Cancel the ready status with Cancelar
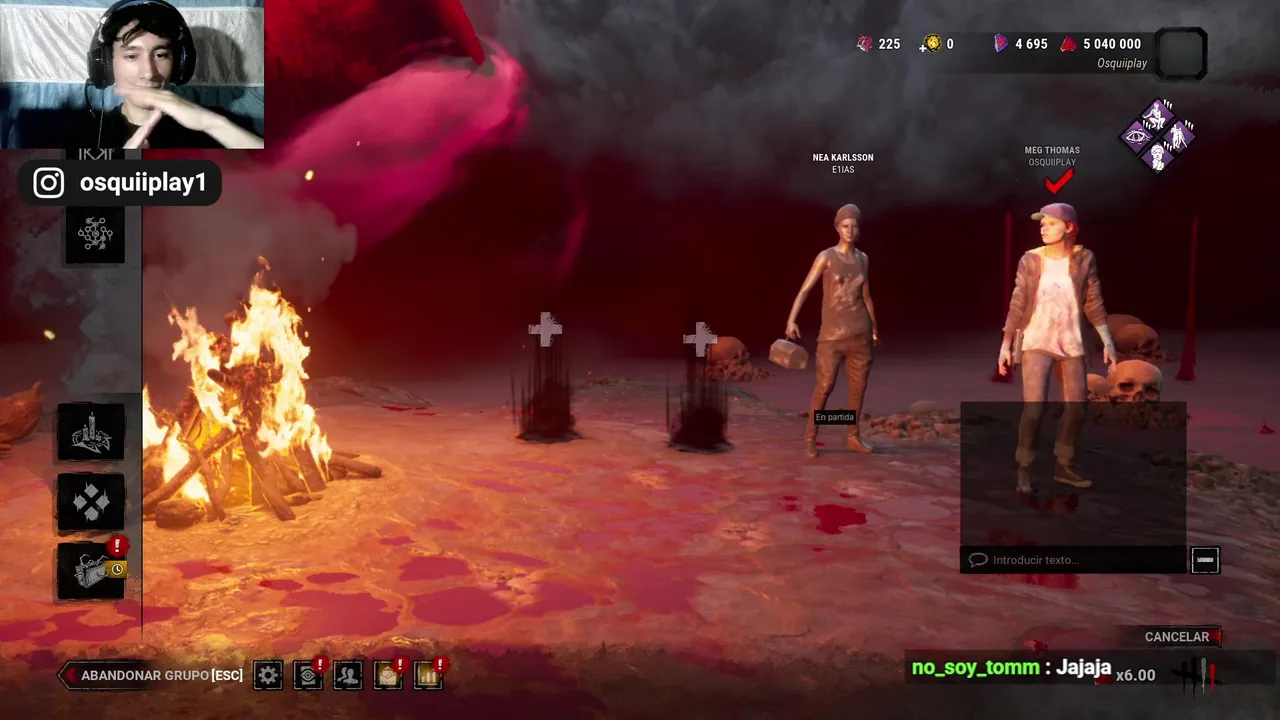Image resolution: width=1280 pixels, height=720 pixels. coord(1177,637)
